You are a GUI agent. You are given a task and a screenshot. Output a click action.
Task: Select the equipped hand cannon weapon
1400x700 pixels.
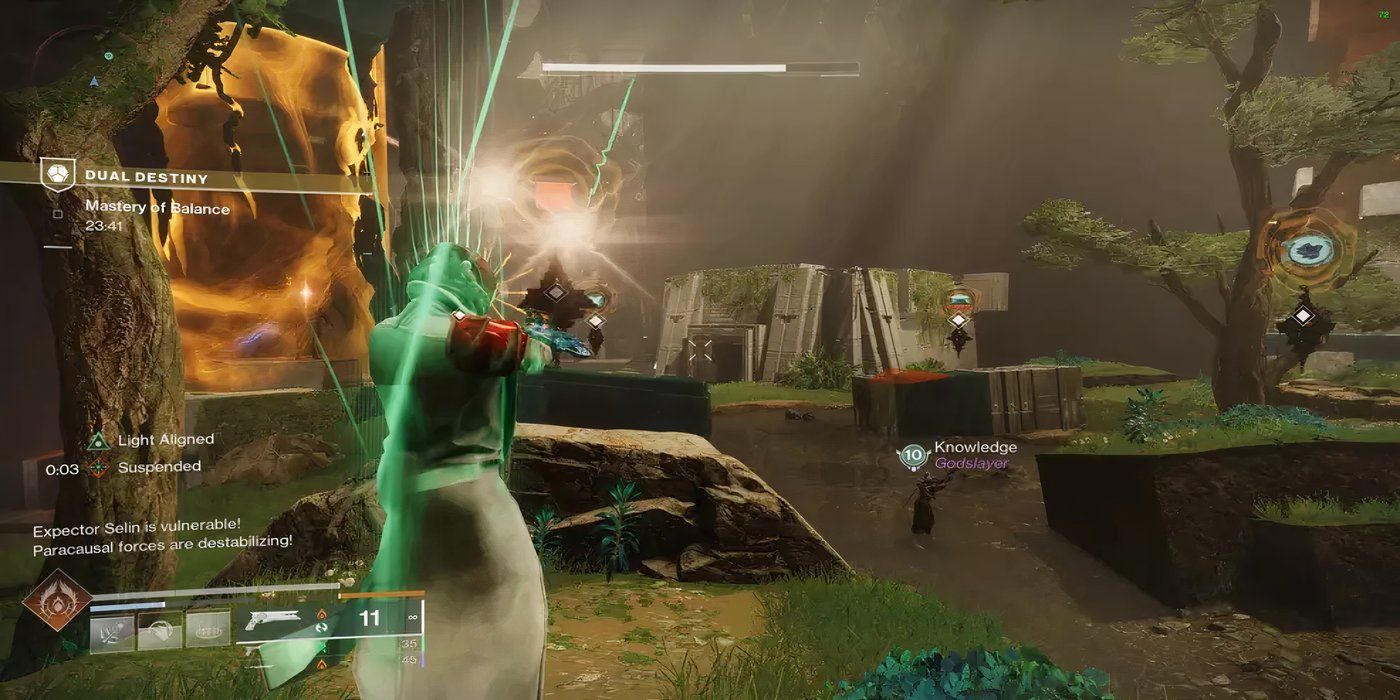coord(278,621)
